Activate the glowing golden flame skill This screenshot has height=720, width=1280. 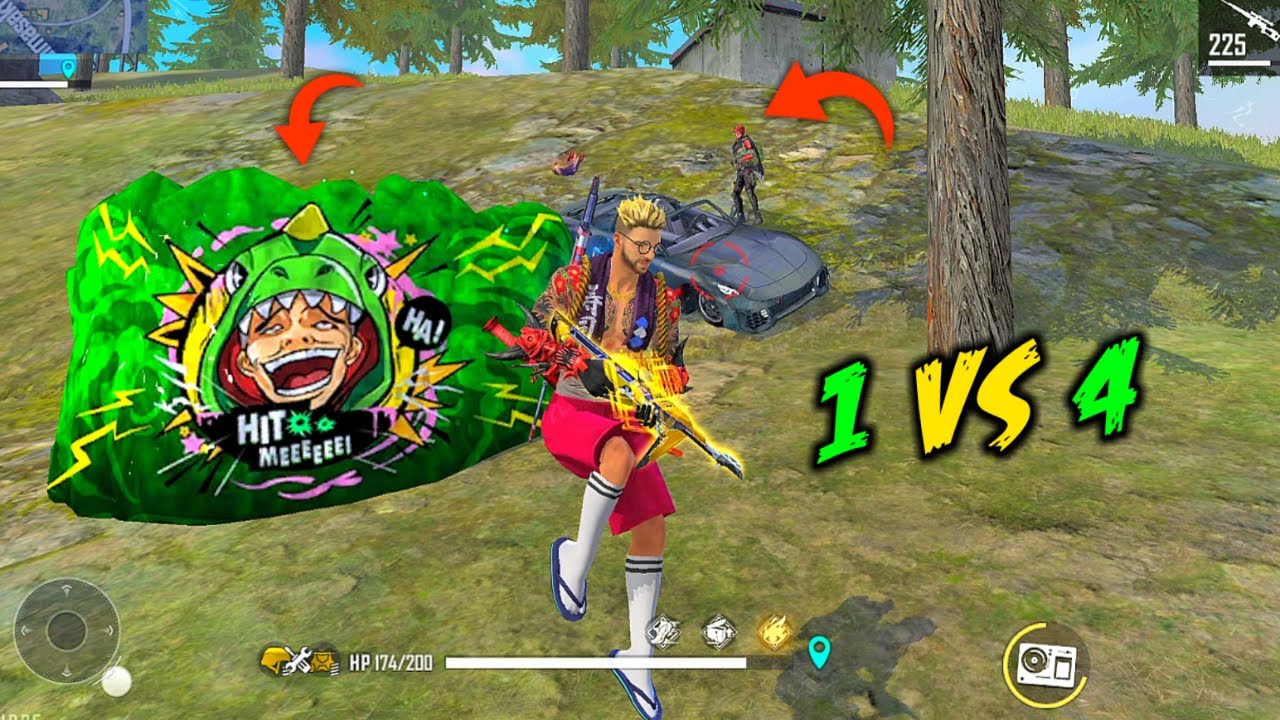coord(774,632)
